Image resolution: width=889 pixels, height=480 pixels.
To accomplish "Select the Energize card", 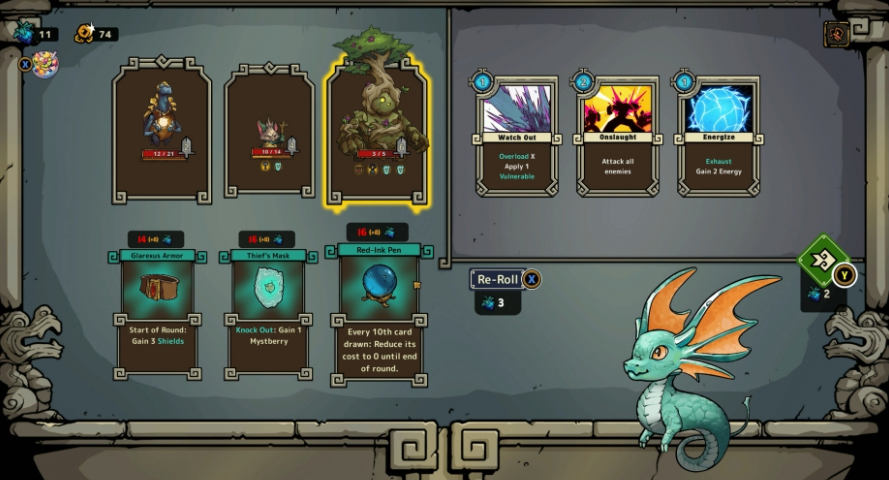I will coord(718,135).
